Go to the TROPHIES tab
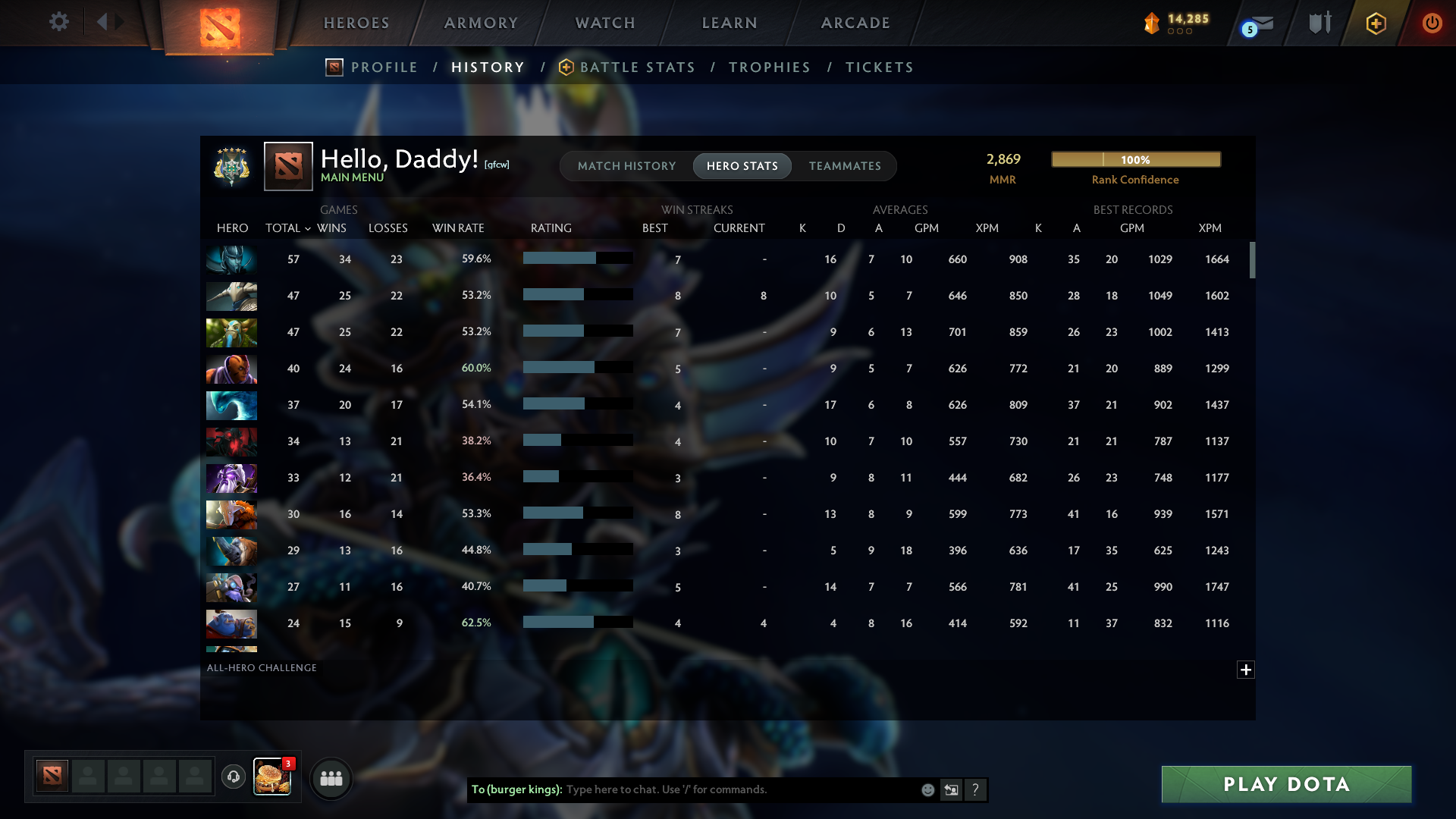The width and height of the screenshot is (1456, 819). [x=769, y=67]
